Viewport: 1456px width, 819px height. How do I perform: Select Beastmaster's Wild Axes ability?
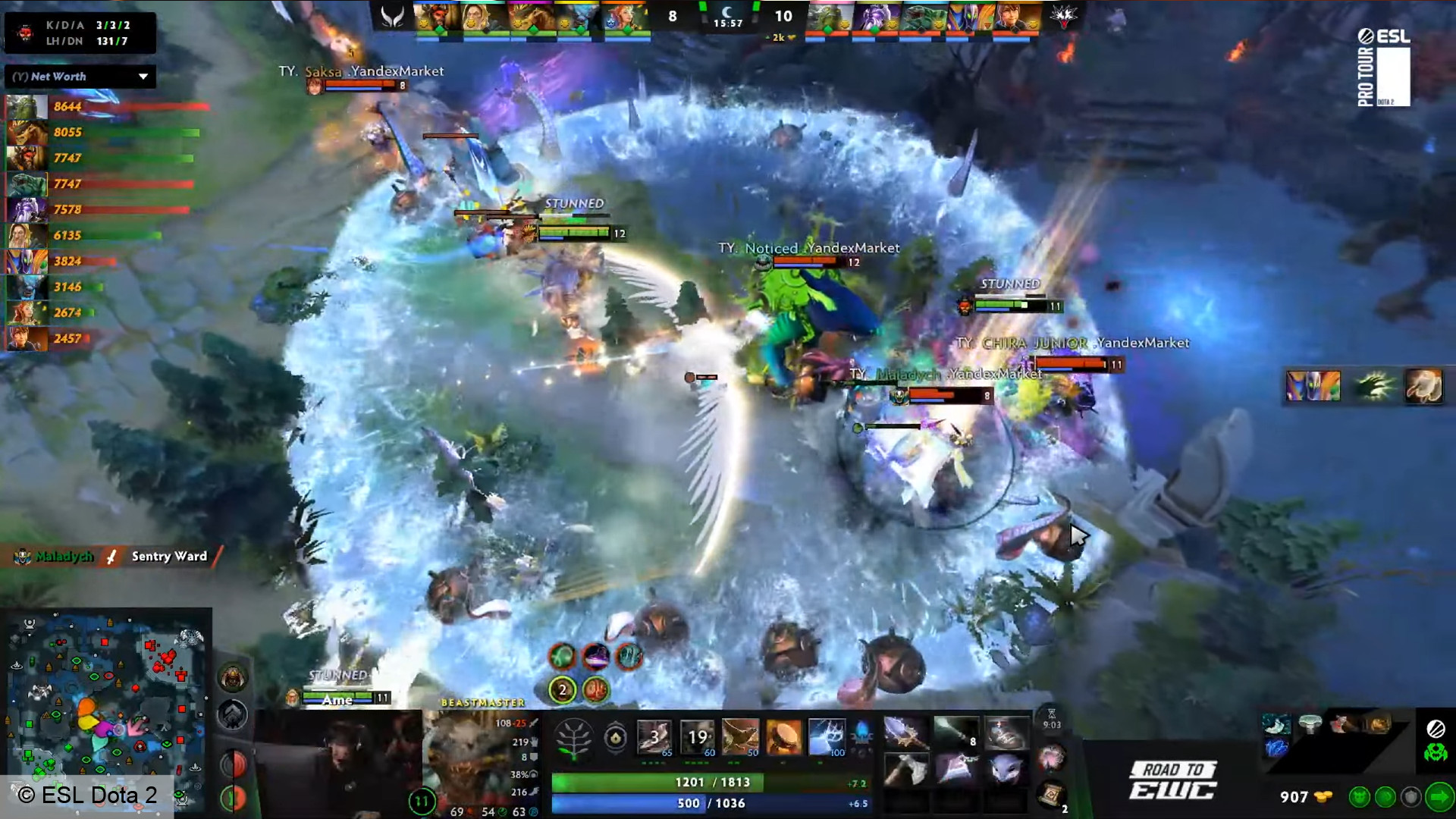tap(654, 736)
